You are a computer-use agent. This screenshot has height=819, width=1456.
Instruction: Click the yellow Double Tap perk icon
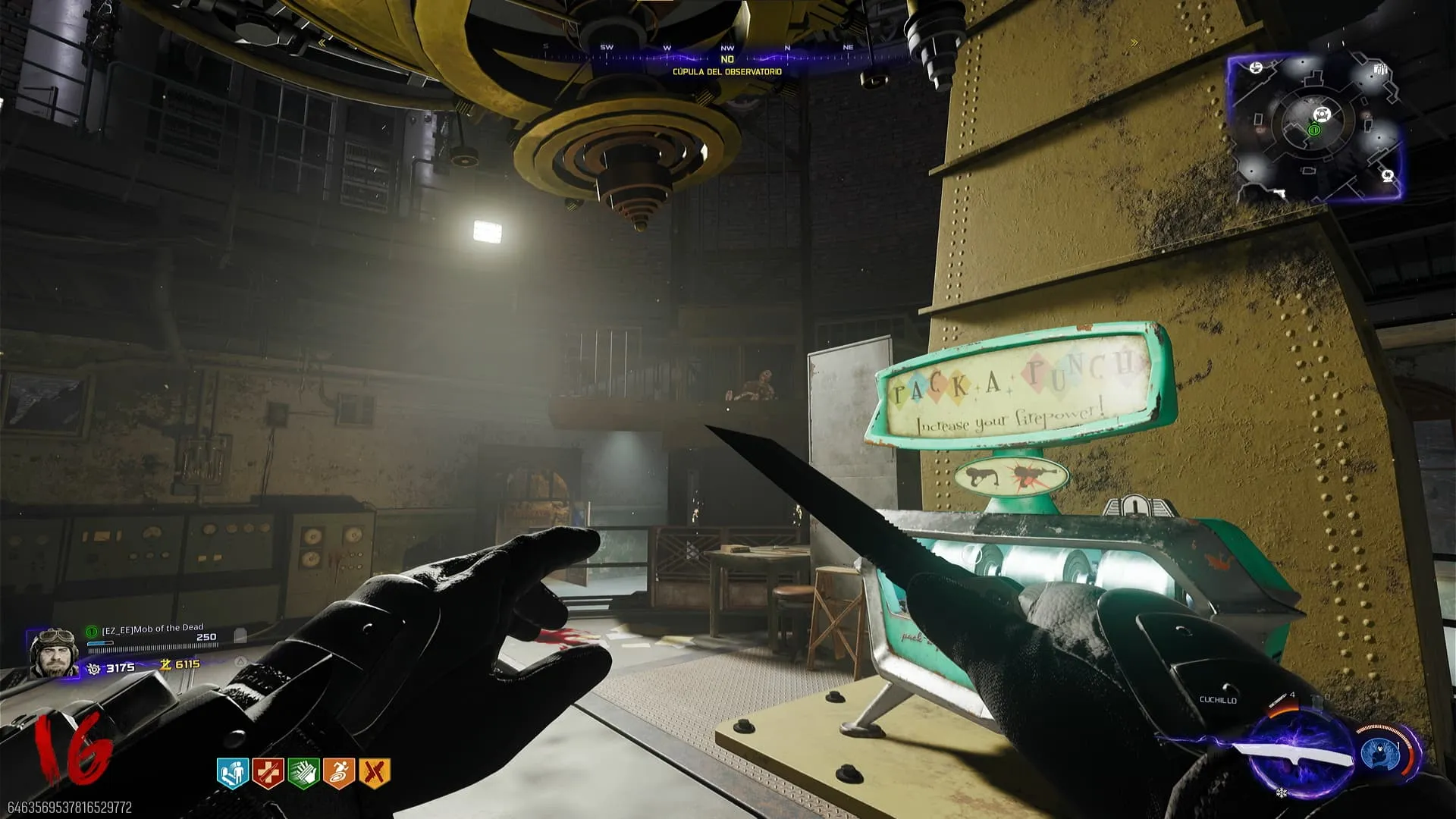click(374, 773)
